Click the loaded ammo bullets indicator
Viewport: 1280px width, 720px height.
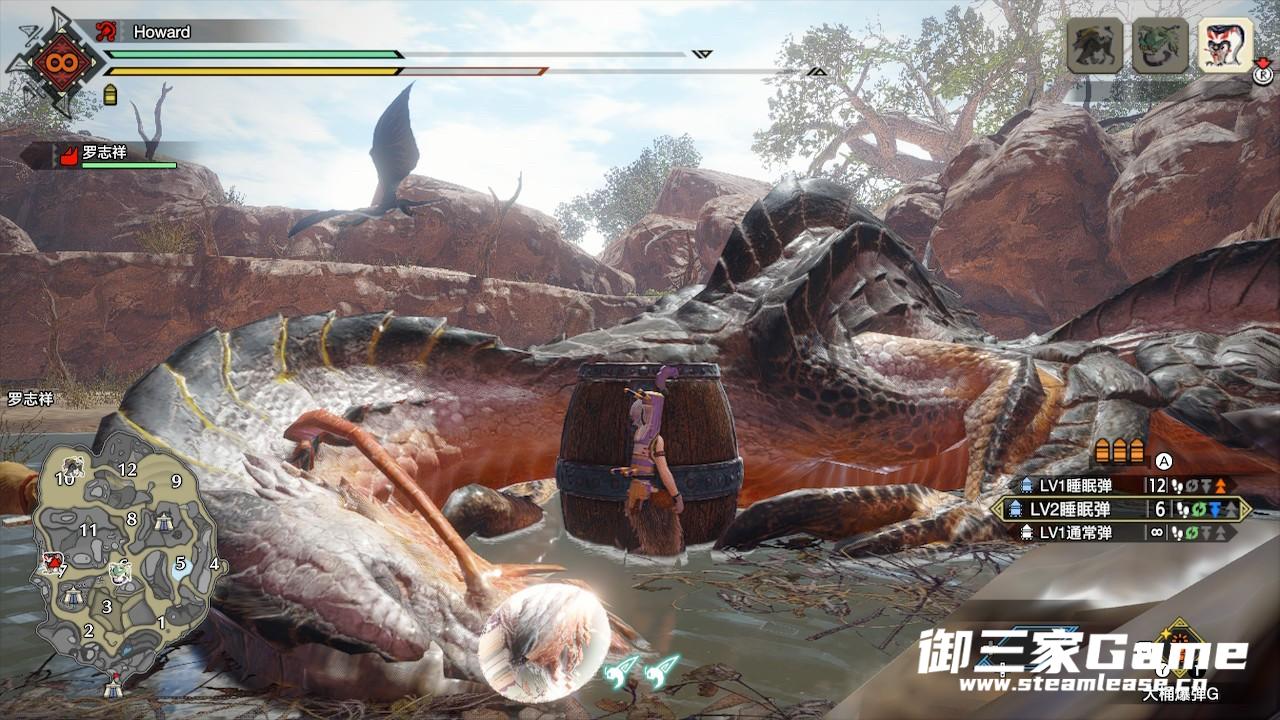(x=1119, y=450)
